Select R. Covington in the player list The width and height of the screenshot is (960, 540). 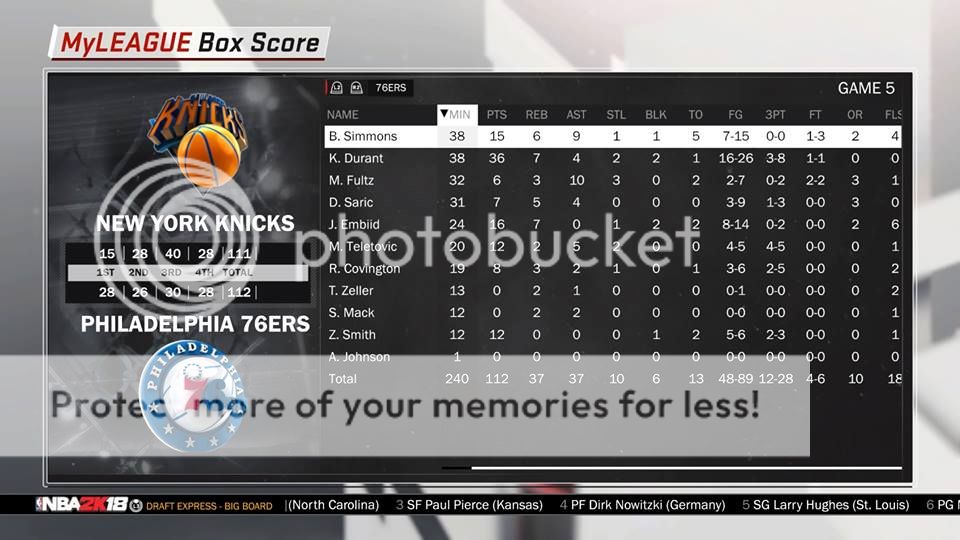pos(364,268)
